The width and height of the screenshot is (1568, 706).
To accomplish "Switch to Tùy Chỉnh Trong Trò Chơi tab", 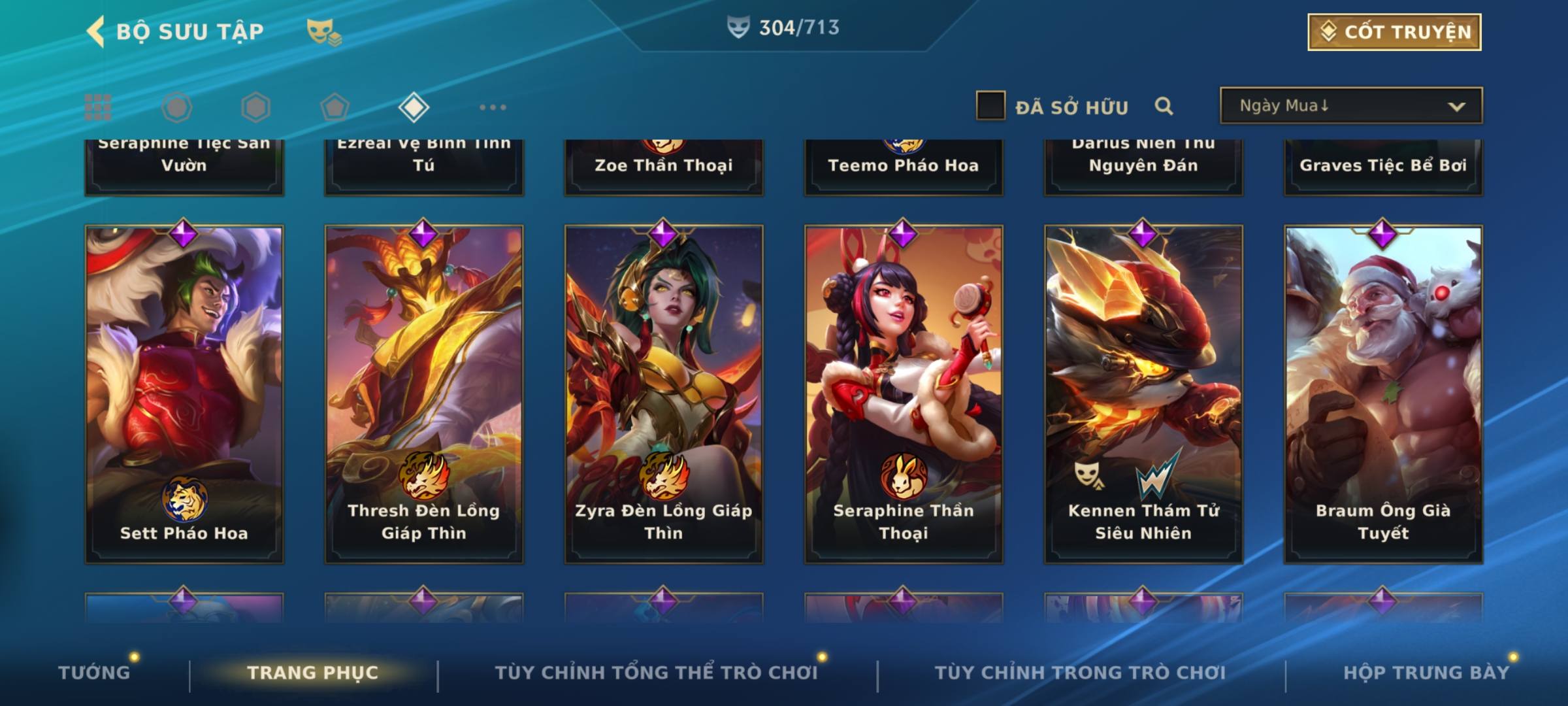I will pyautogui.click(x=1080, y=673).
